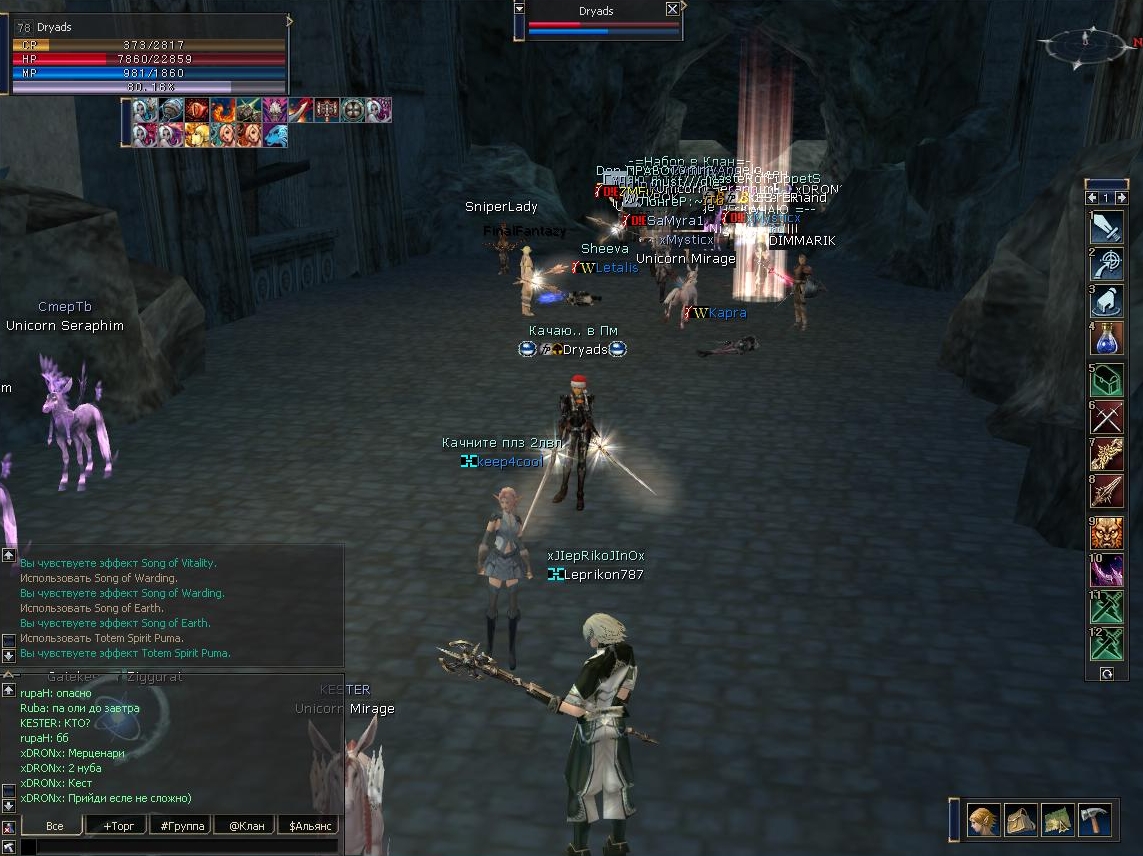The image size is (1143, 856).
Task: Open the hammer system menu icon
Action: click(x=1095, y=820)
